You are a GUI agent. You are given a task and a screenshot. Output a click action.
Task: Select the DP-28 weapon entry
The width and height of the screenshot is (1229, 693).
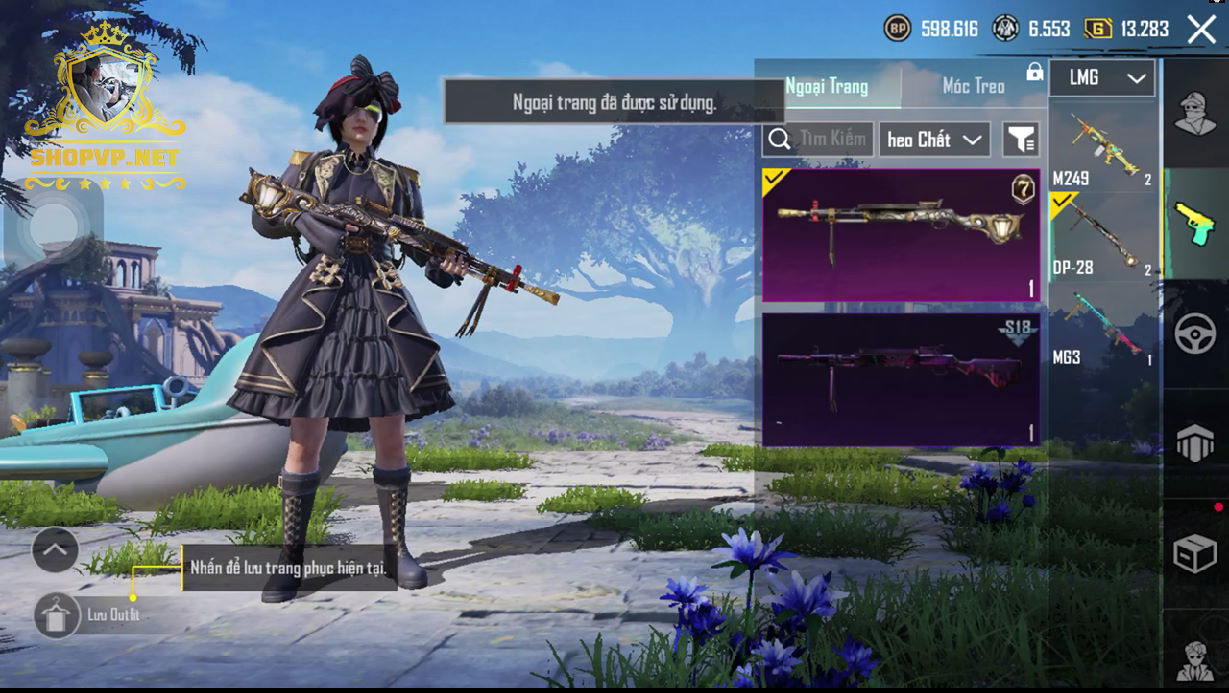click(x=1102, y=236)
